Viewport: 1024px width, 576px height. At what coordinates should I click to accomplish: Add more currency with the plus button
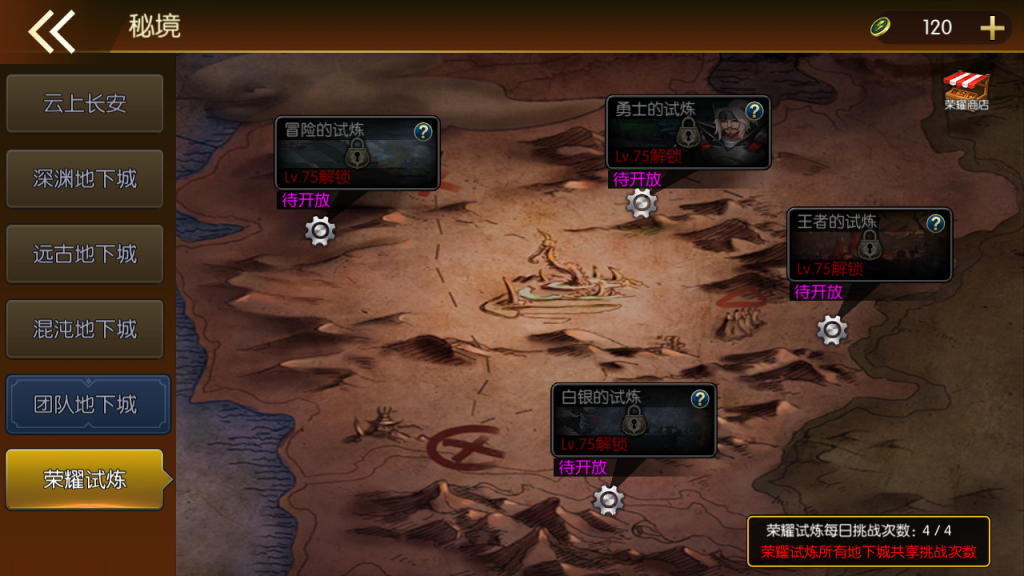tap(991, 28)
